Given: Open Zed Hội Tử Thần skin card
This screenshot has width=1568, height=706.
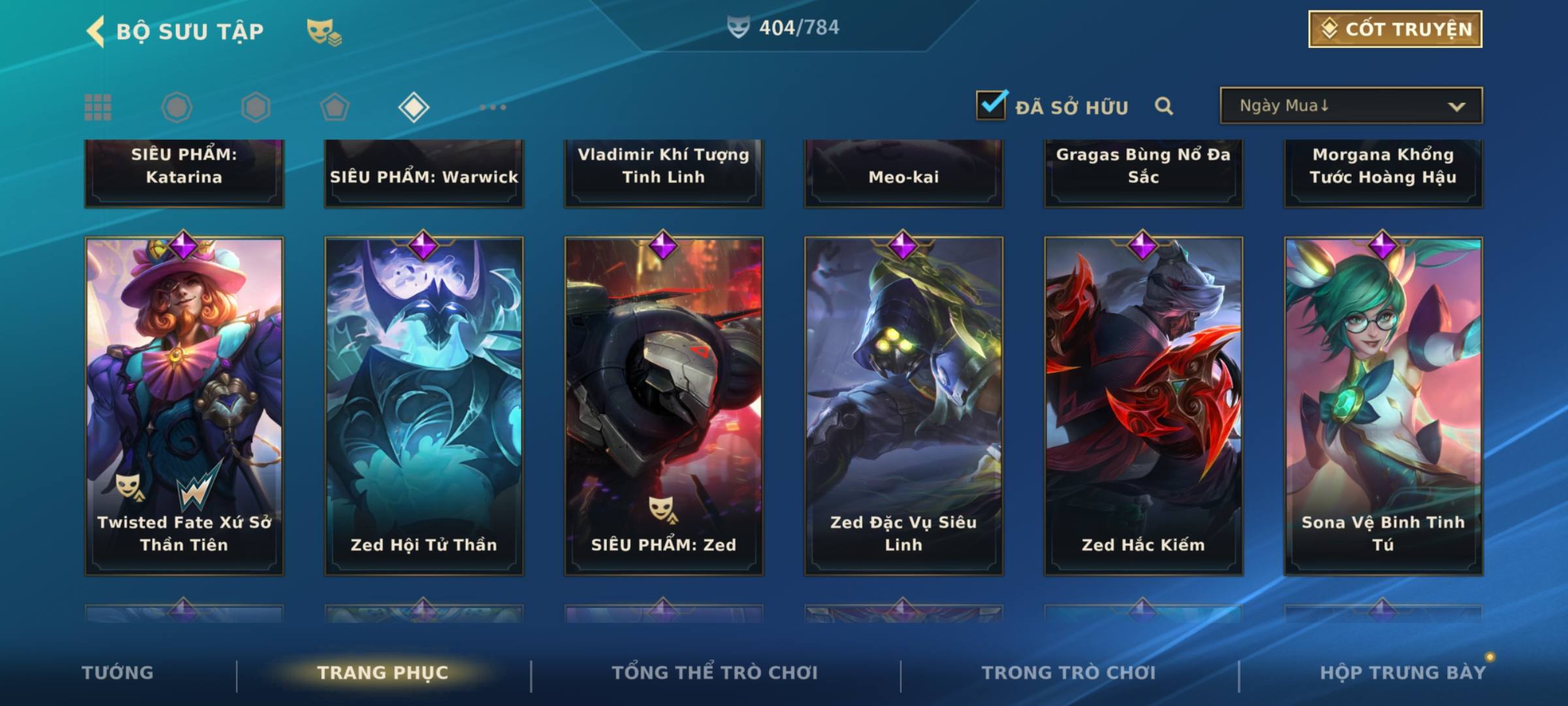Looking at the screenshot, I should [x=424, y=405].
